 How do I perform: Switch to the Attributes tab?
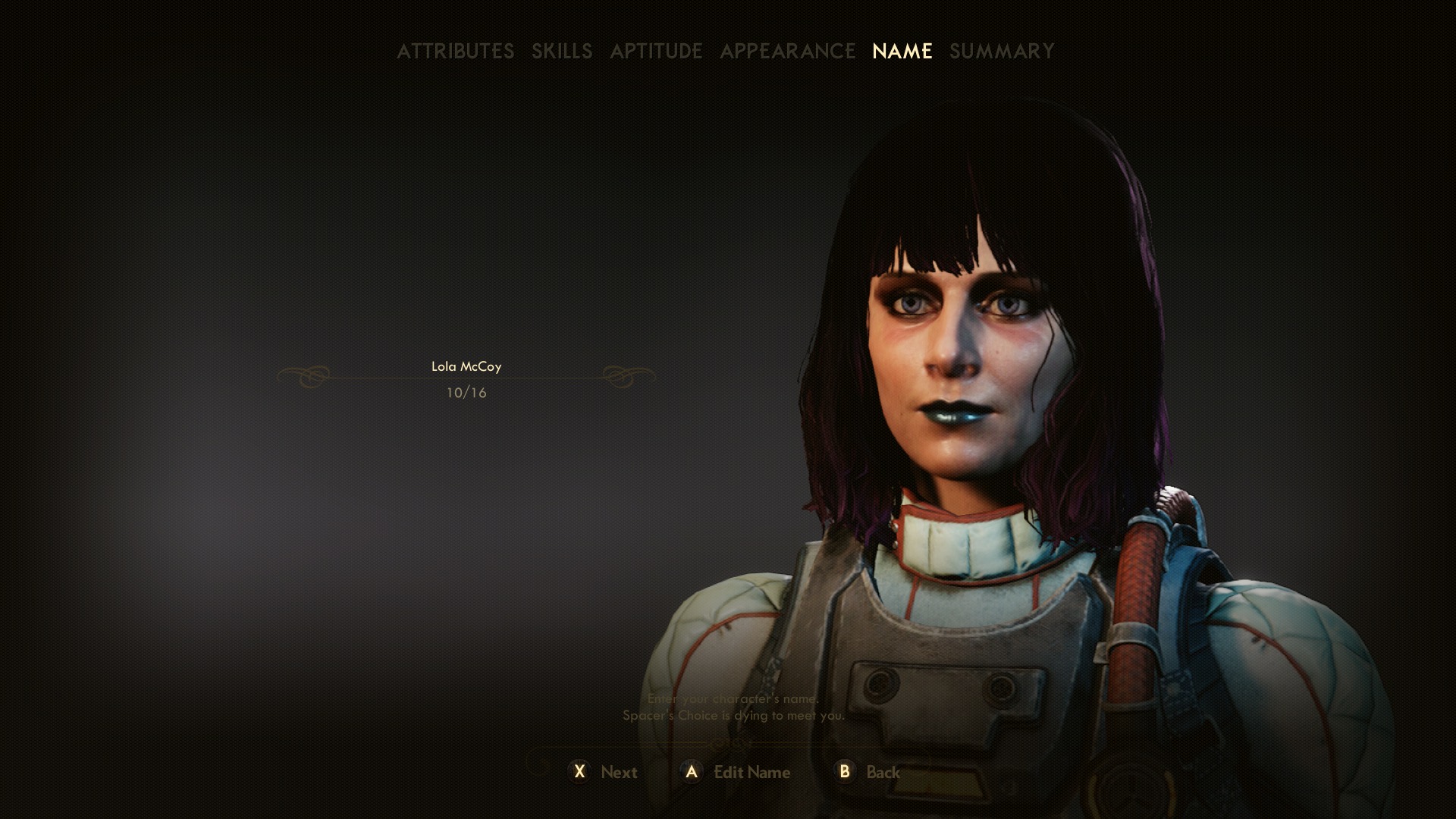click(x=455, y=51)
